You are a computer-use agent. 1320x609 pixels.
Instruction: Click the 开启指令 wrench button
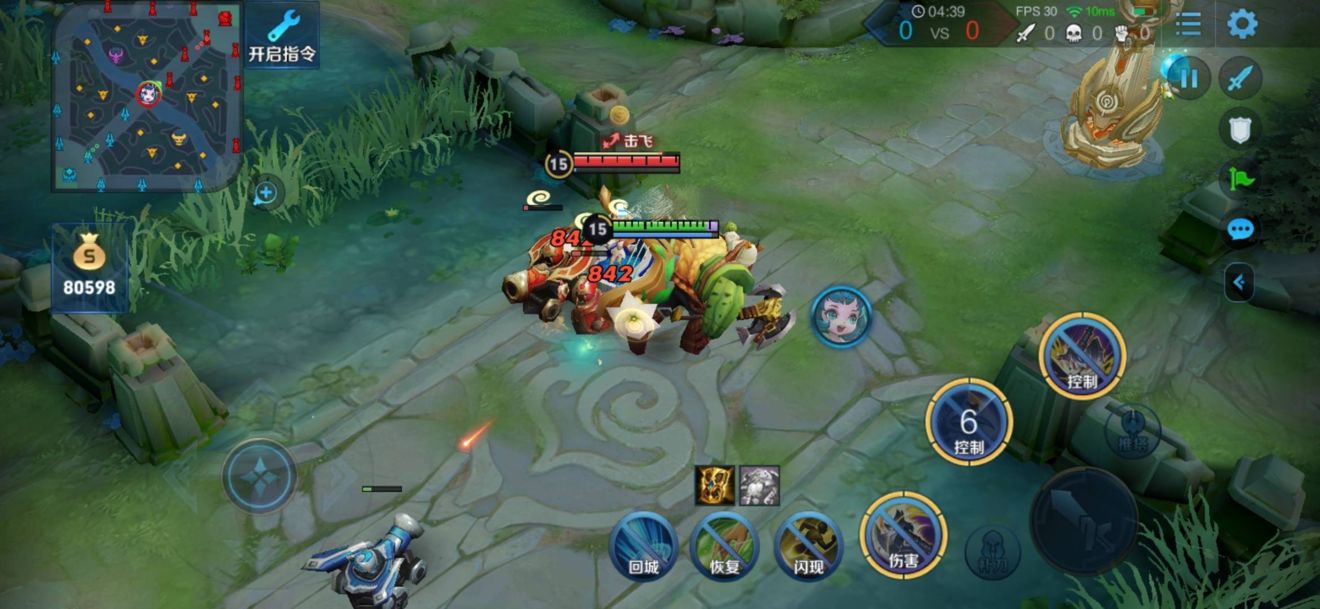[x=283, y=36]
